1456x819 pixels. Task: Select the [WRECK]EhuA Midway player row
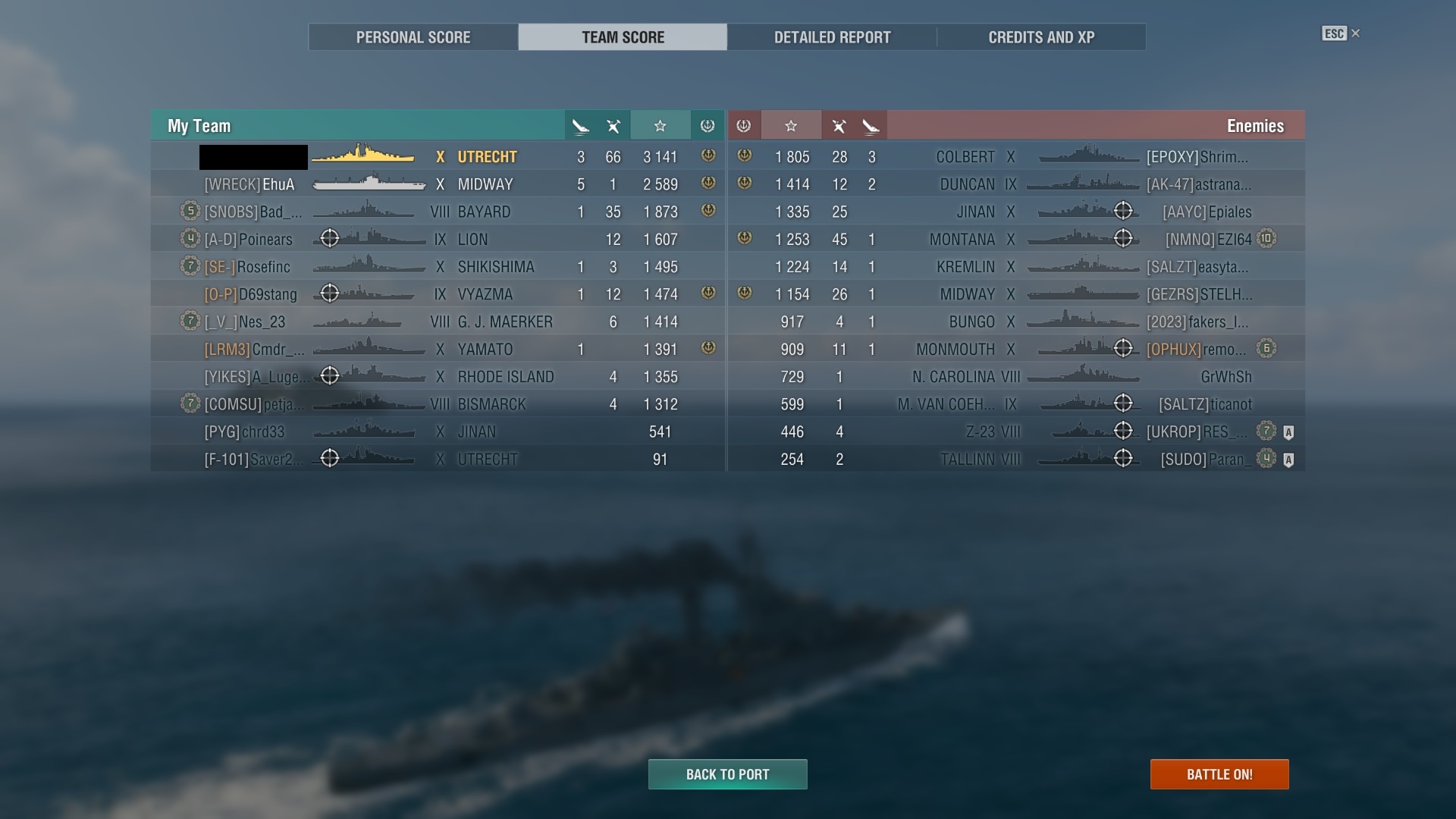[438, 184]
